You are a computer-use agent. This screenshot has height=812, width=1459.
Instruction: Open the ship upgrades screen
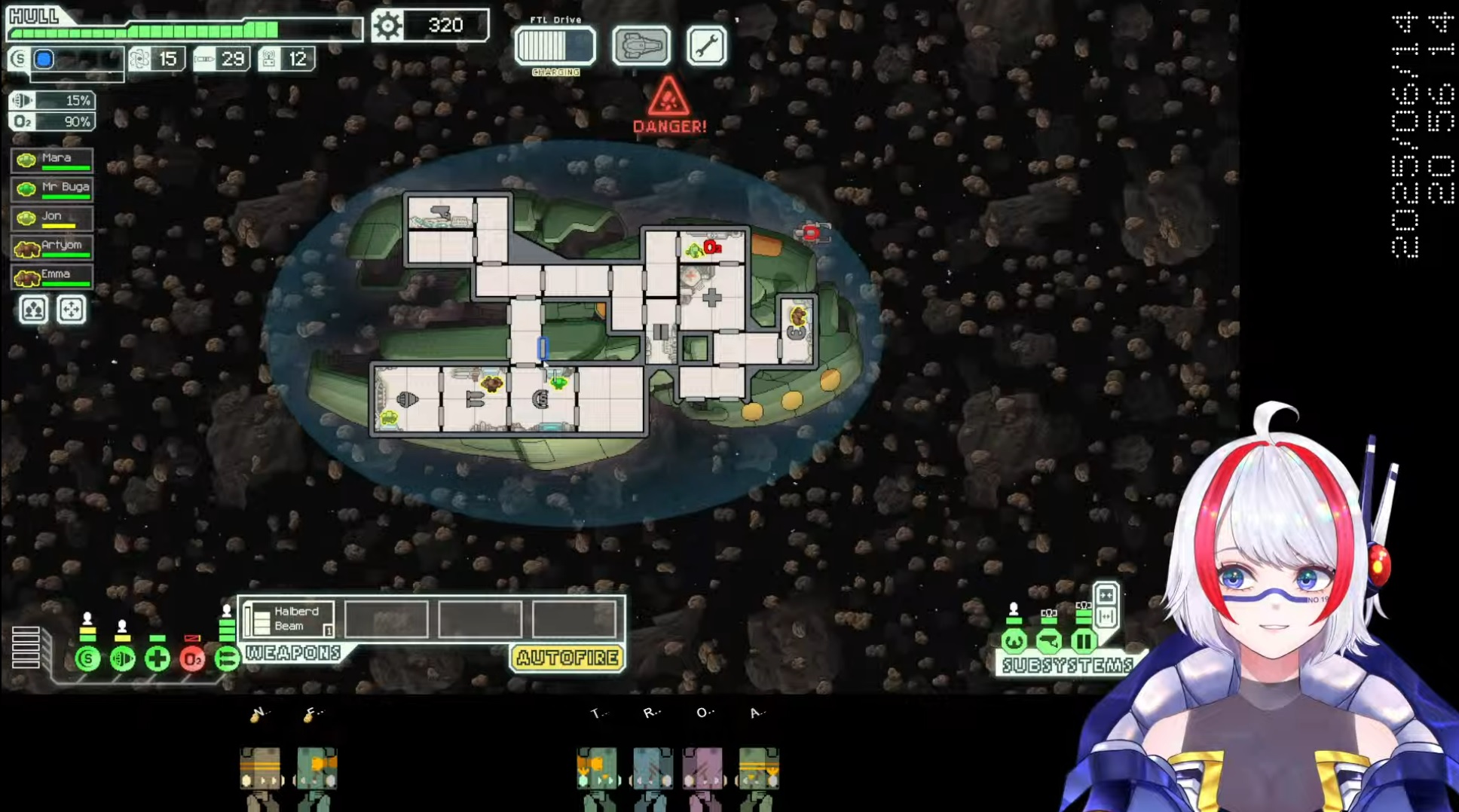tap(641, 46)
